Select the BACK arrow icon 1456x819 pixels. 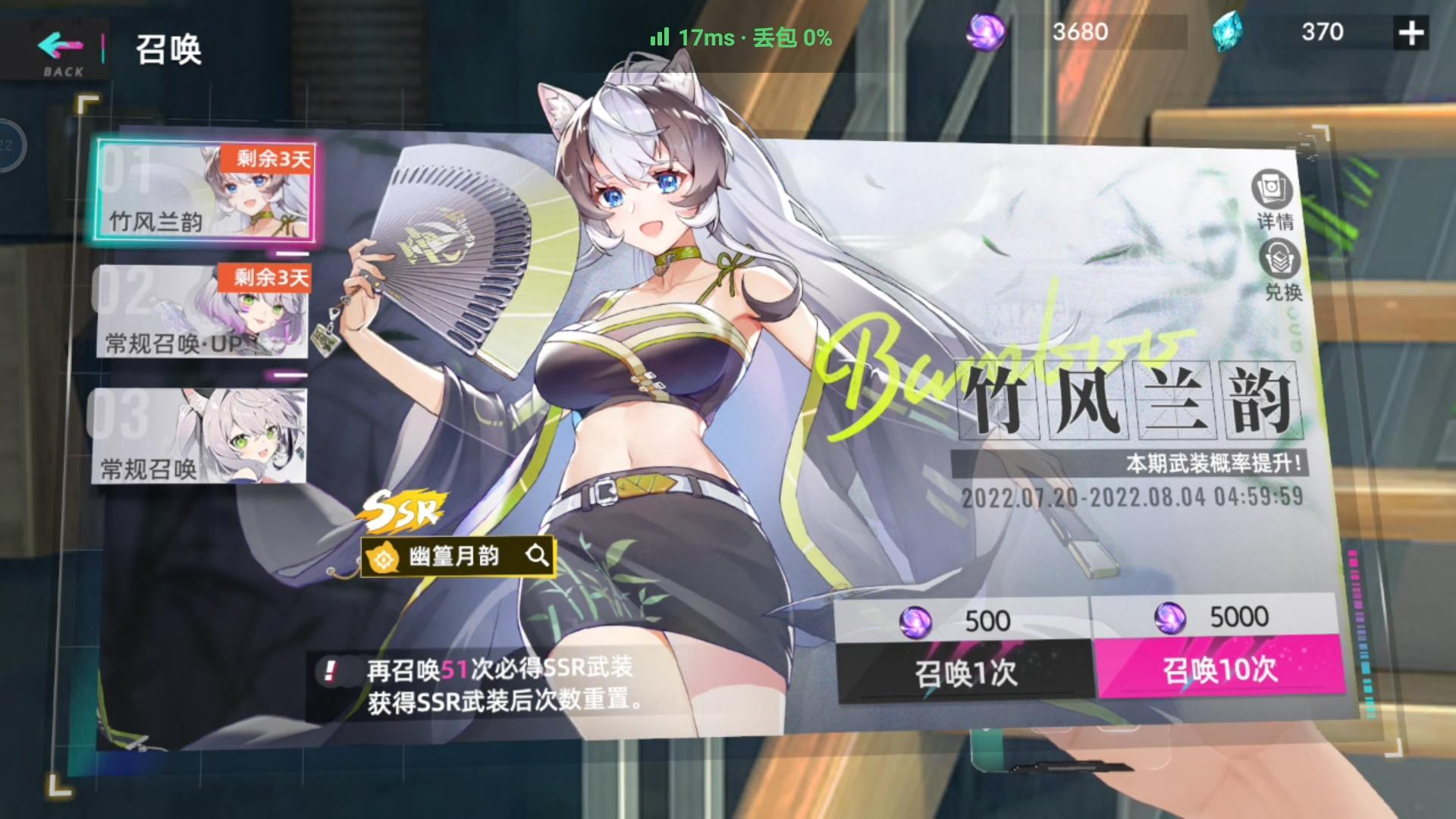[x=59, y=45]
